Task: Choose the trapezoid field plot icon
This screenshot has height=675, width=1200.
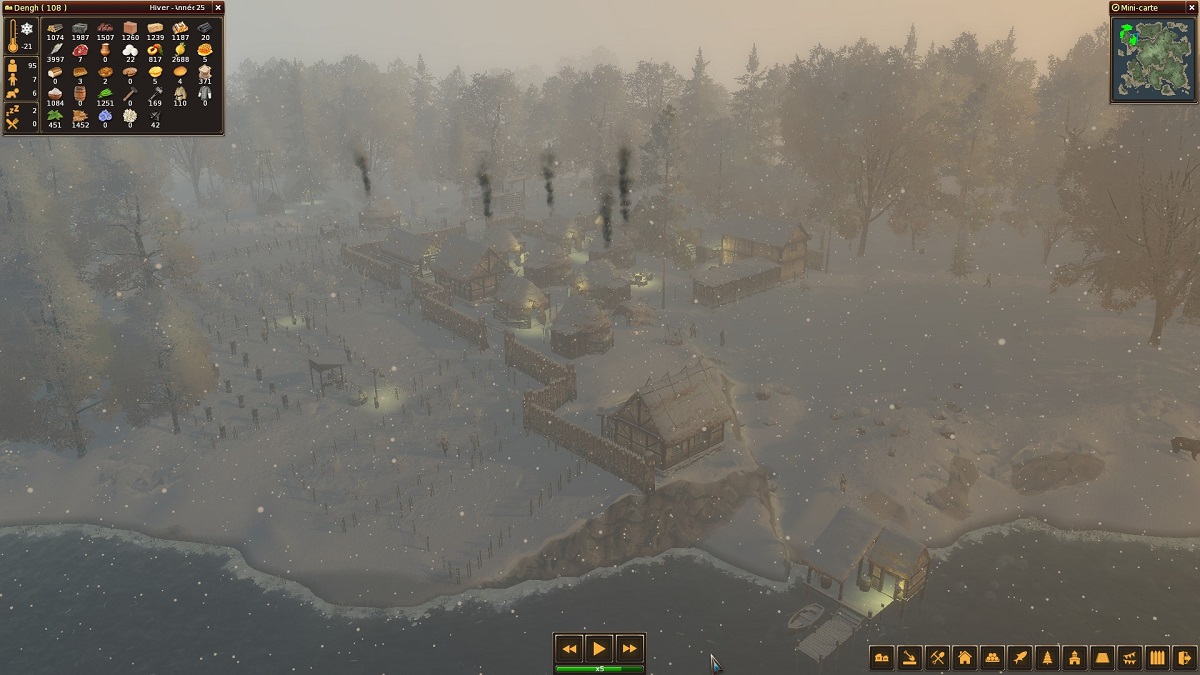Action: [1103, 658]
